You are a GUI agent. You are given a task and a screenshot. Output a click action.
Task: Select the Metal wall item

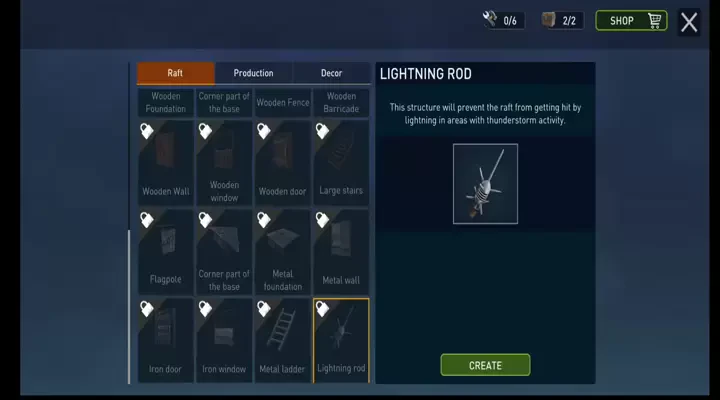[341, 250]
